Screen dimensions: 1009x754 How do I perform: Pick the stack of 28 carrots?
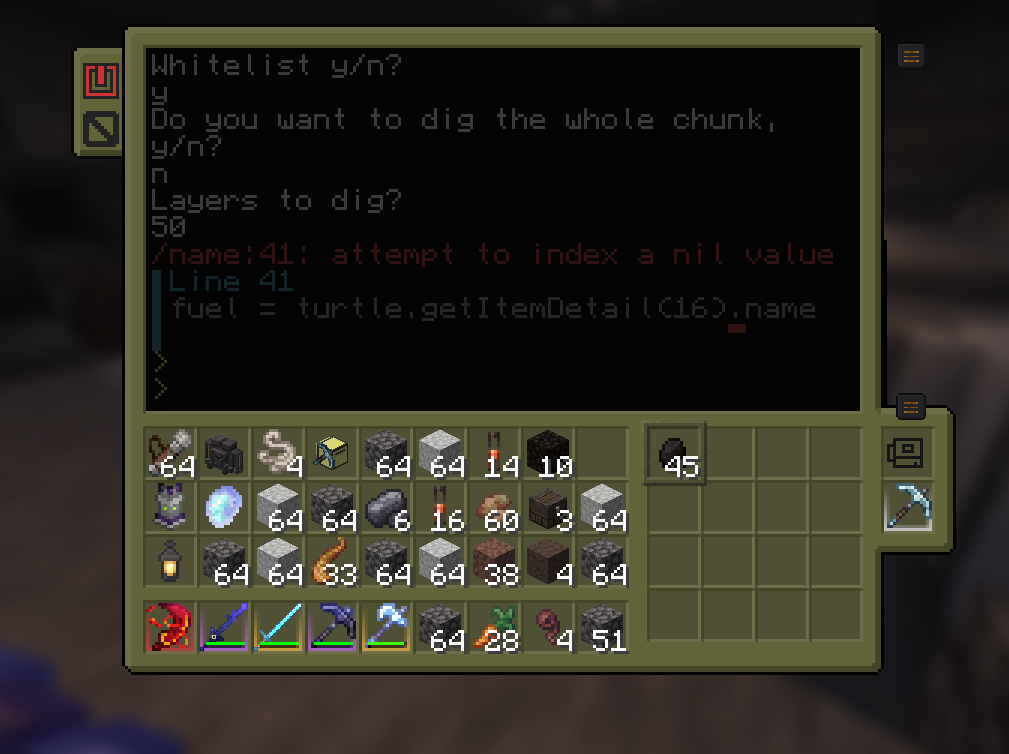point(496,627)
